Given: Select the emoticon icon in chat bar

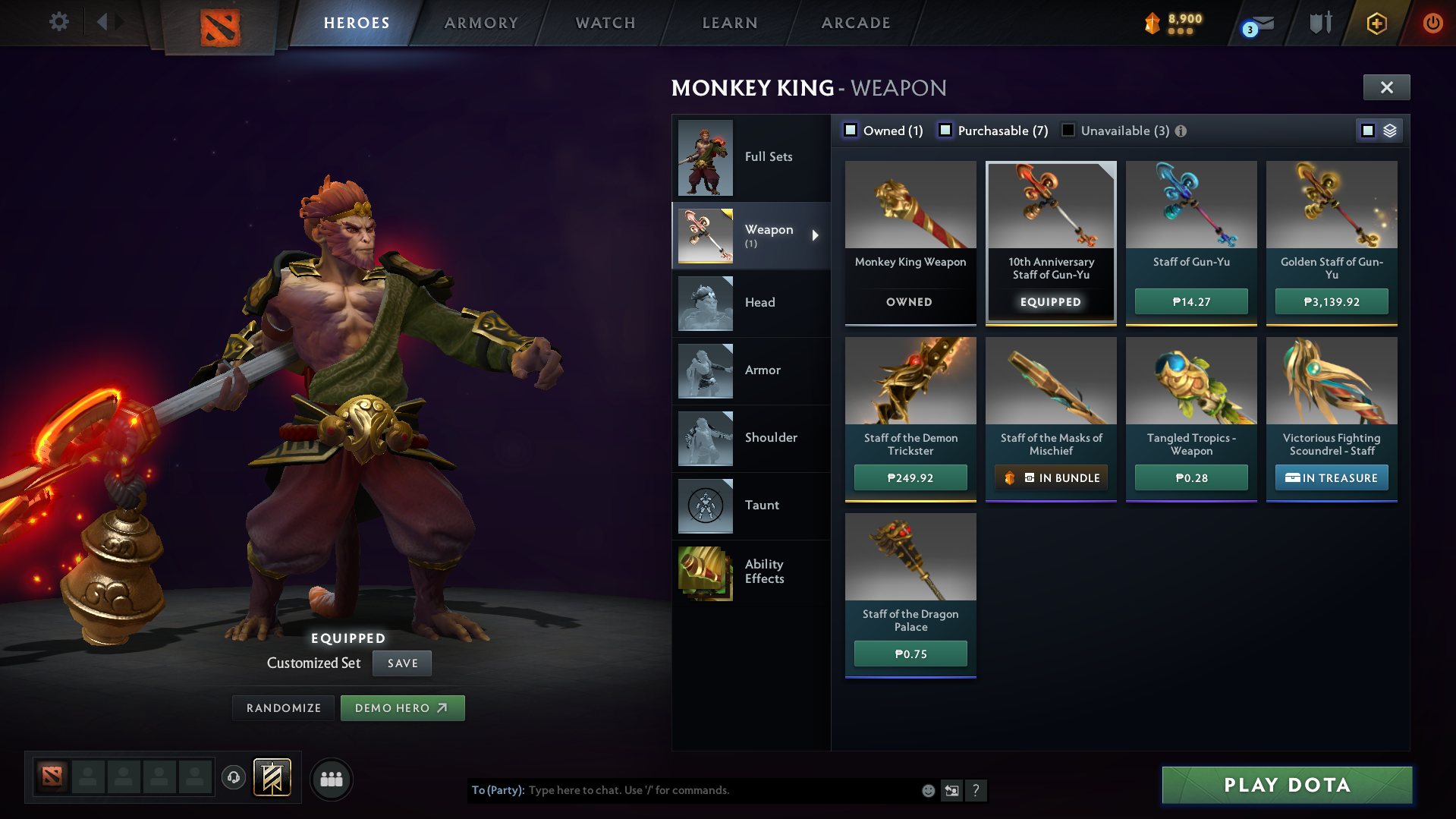Looking at the screenshot, I should coord(927,790).
